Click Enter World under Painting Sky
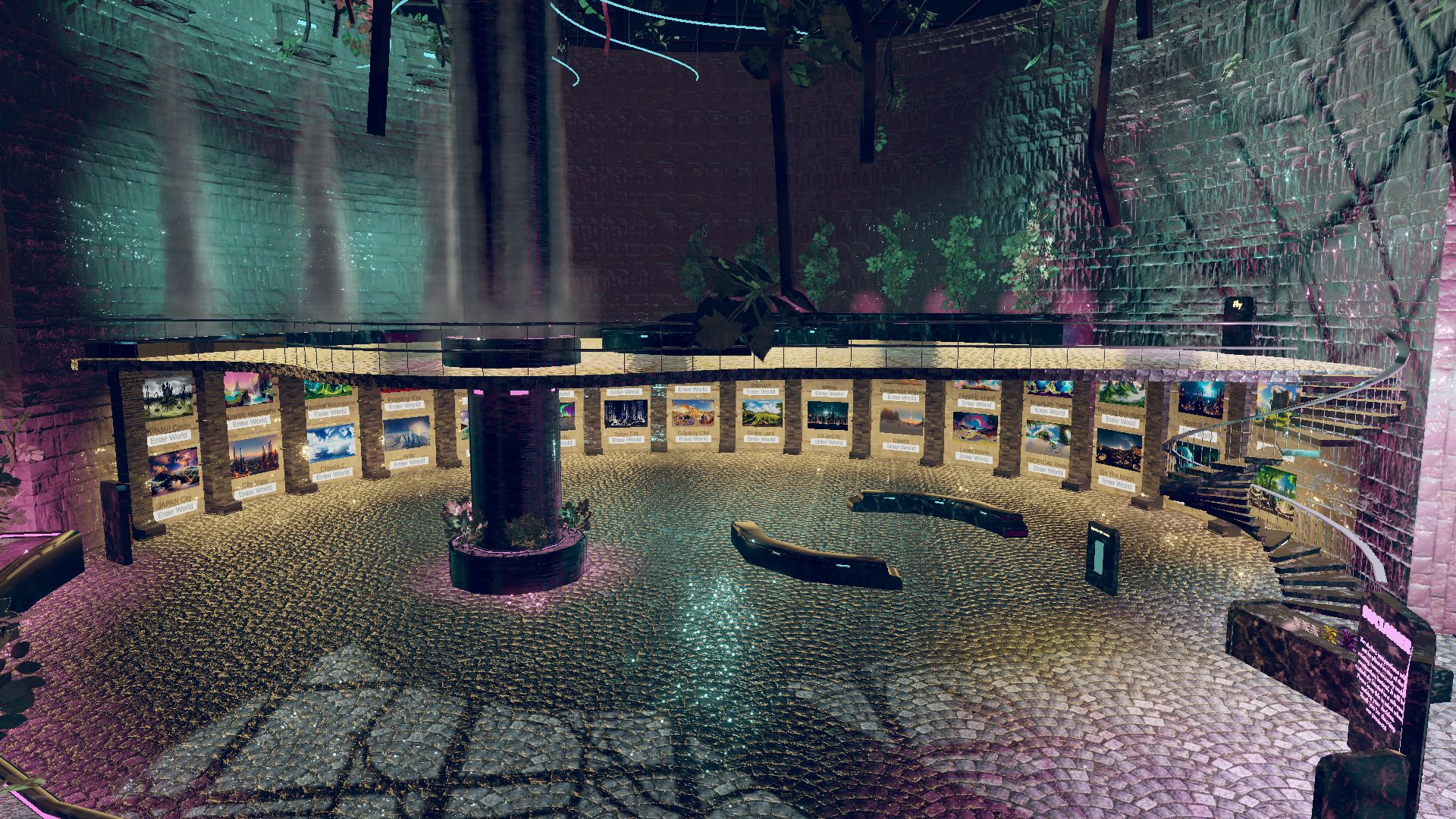 tap(404, 405)
